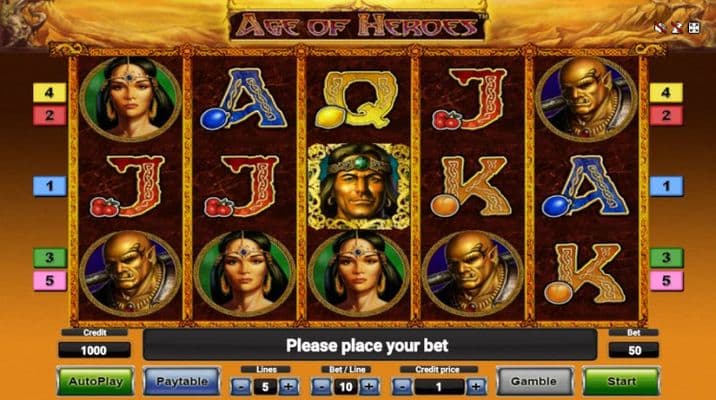
Task: Select the yellow line 4 marker on left
Action: [49, 93]
